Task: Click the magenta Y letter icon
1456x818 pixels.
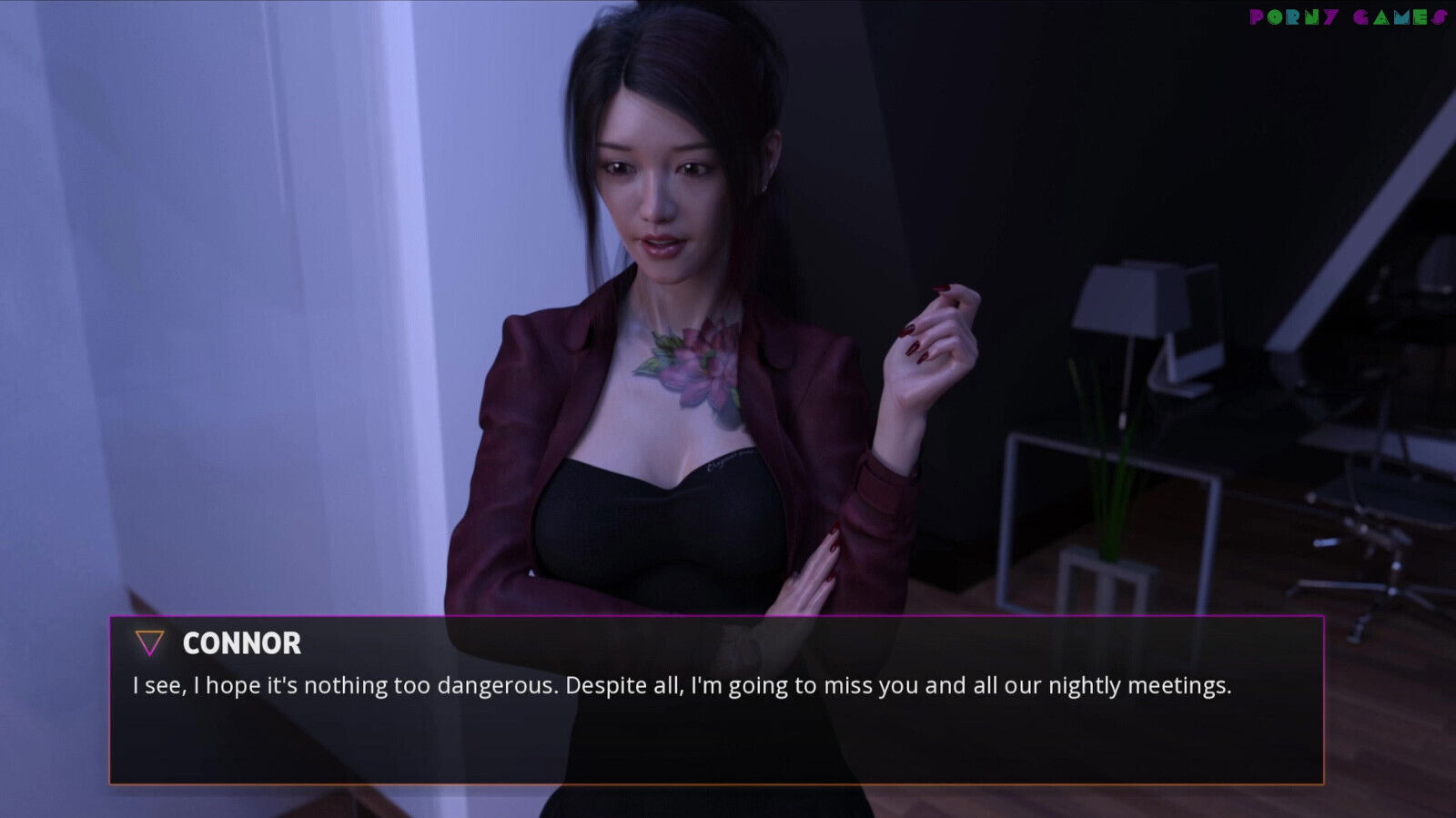Action: (x=1330, y=15)
